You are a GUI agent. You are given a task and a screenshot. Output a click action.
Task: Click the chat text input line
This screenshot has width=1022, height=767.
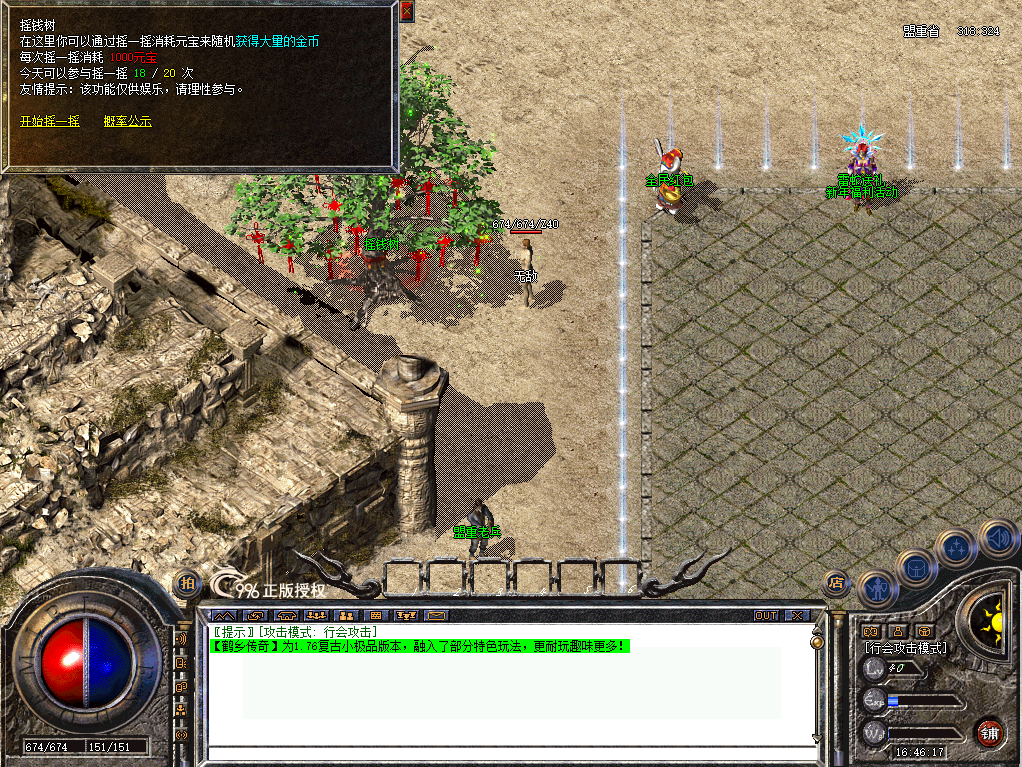click(510, 753)
